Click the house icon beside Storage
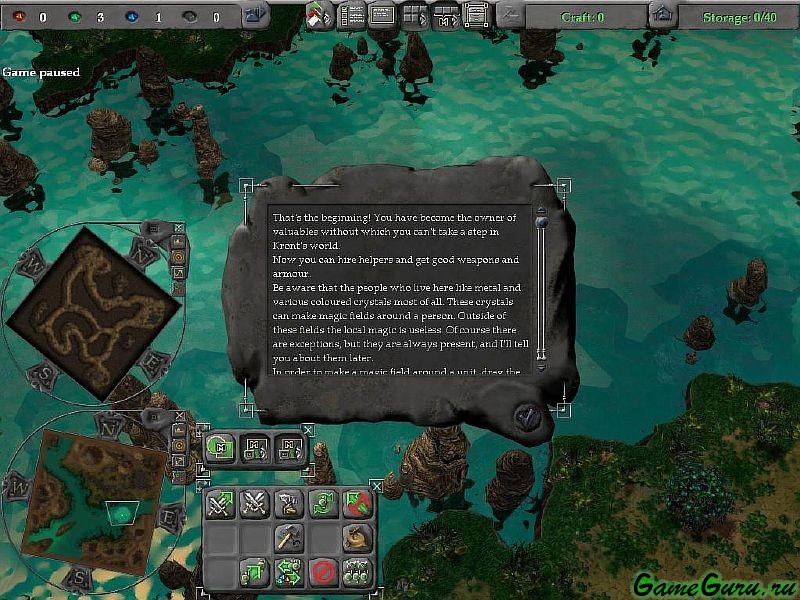The image size is (800, 600). click(661, 15)
